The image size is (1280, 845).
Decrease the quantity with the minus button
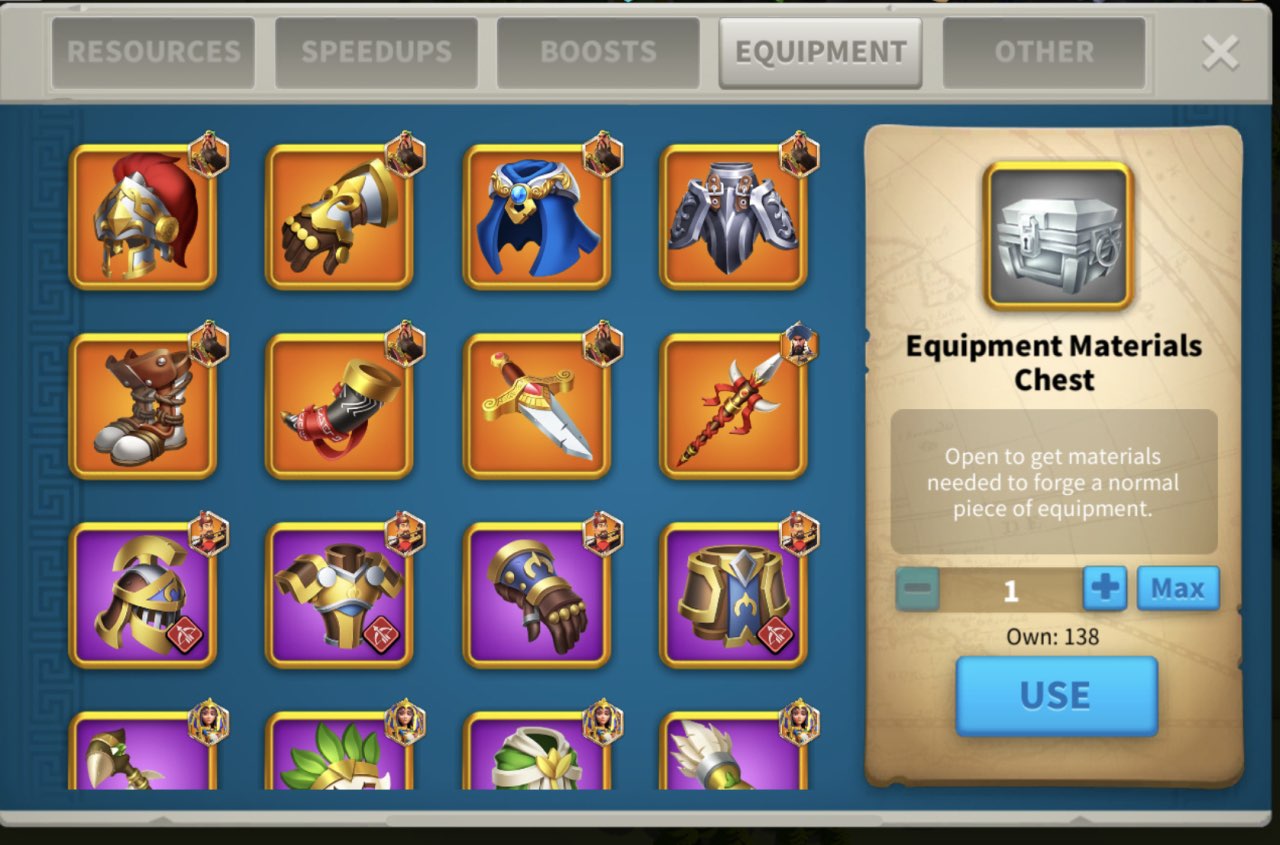(917, 589)
